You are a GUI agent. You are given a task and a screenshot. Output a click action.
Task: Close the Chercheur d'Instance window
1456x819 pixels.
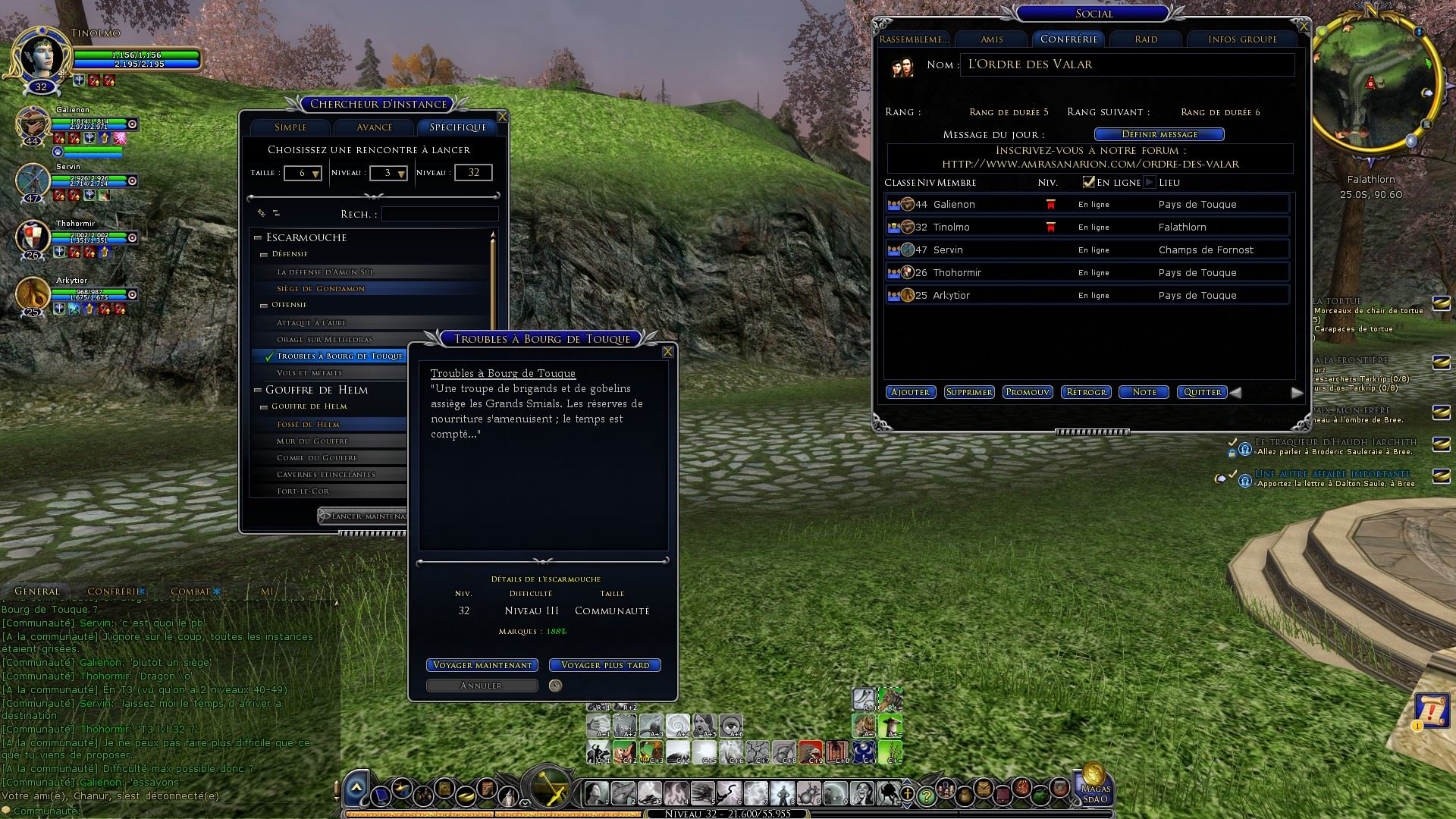pos(502,117)
